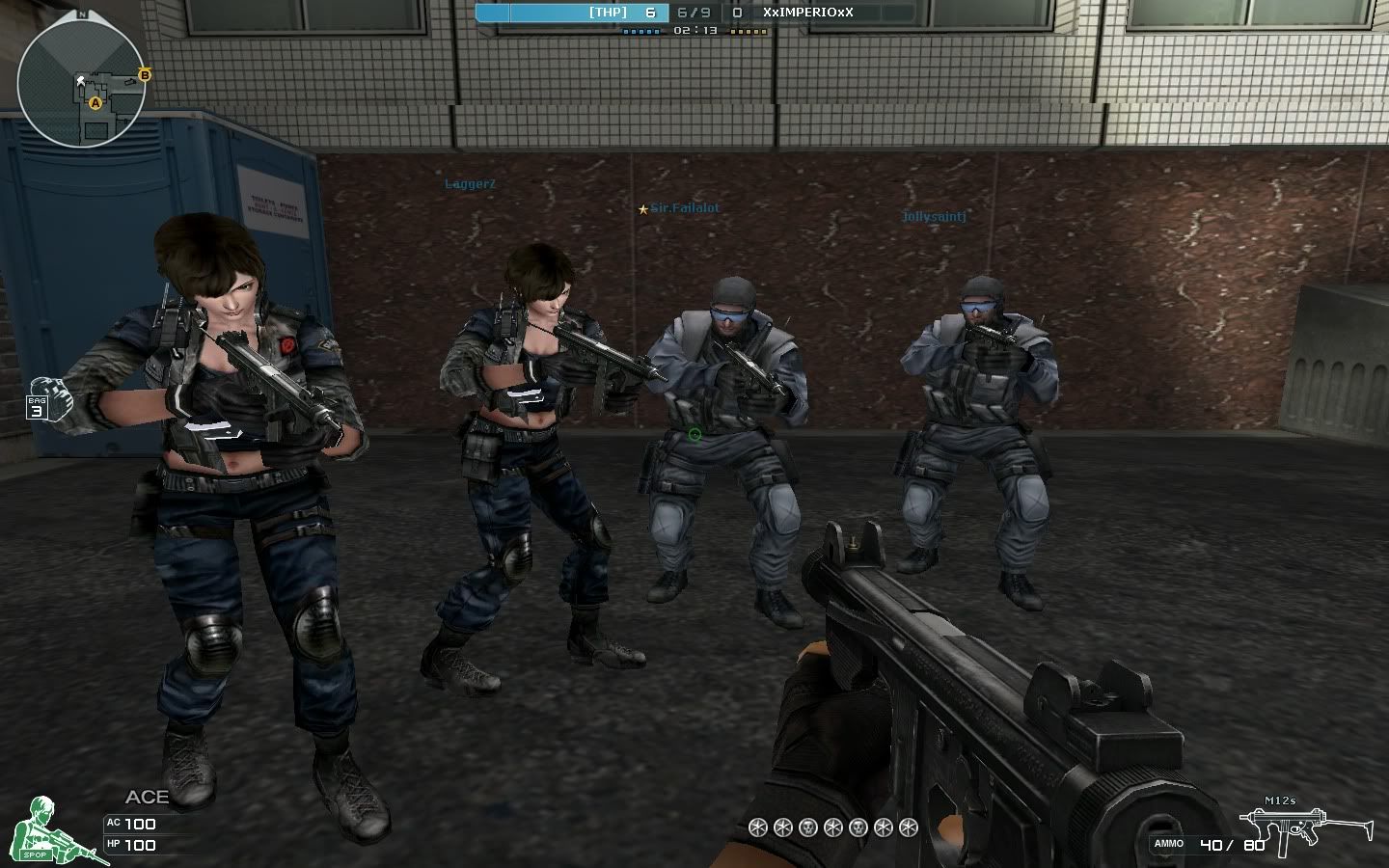This screenshot has width=1389, height=868.
Task: Toggle the player arrow marker on minimap
Action: coord(81,81)
